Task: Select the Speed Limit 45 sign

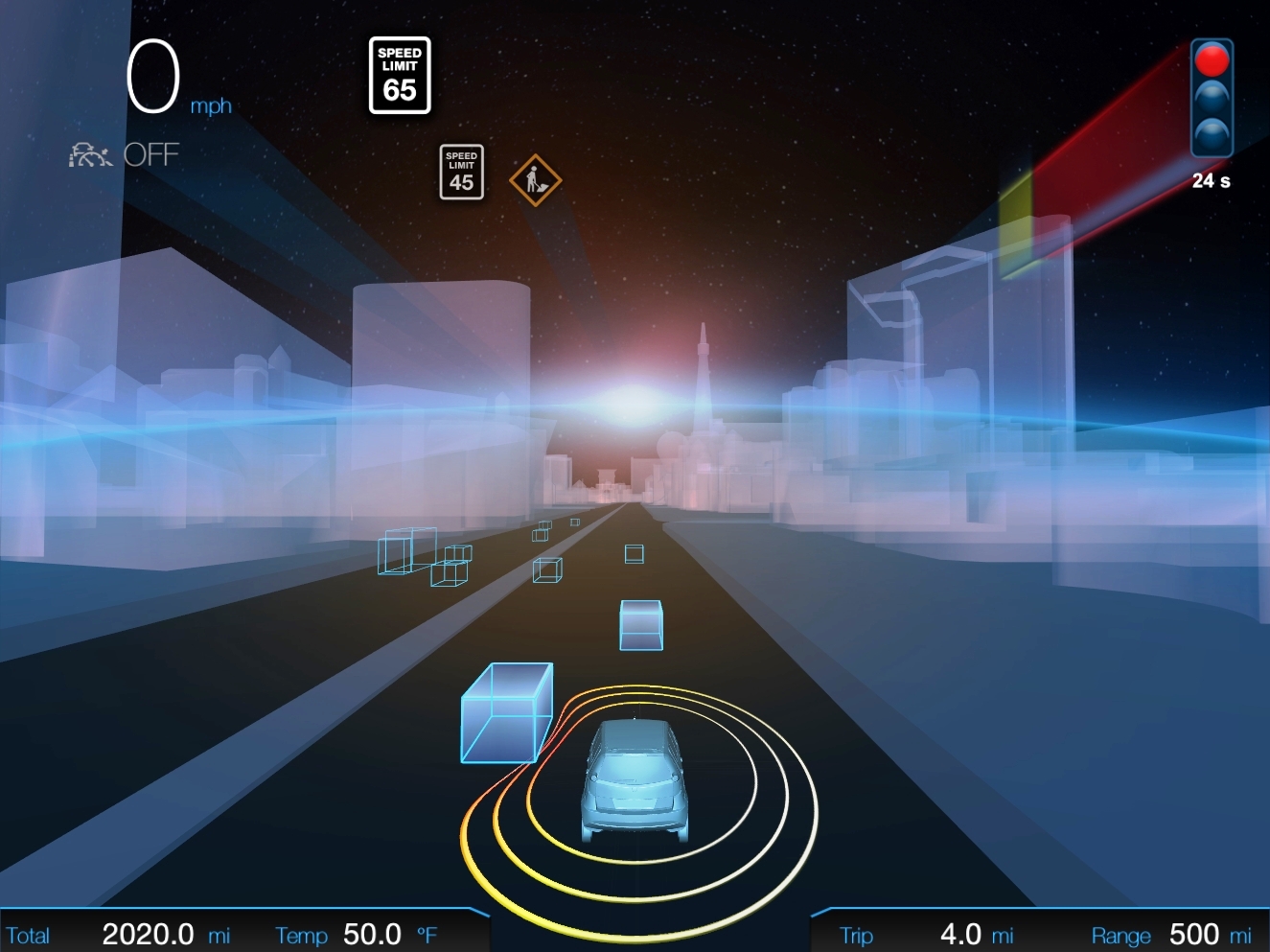Action: 461,173
